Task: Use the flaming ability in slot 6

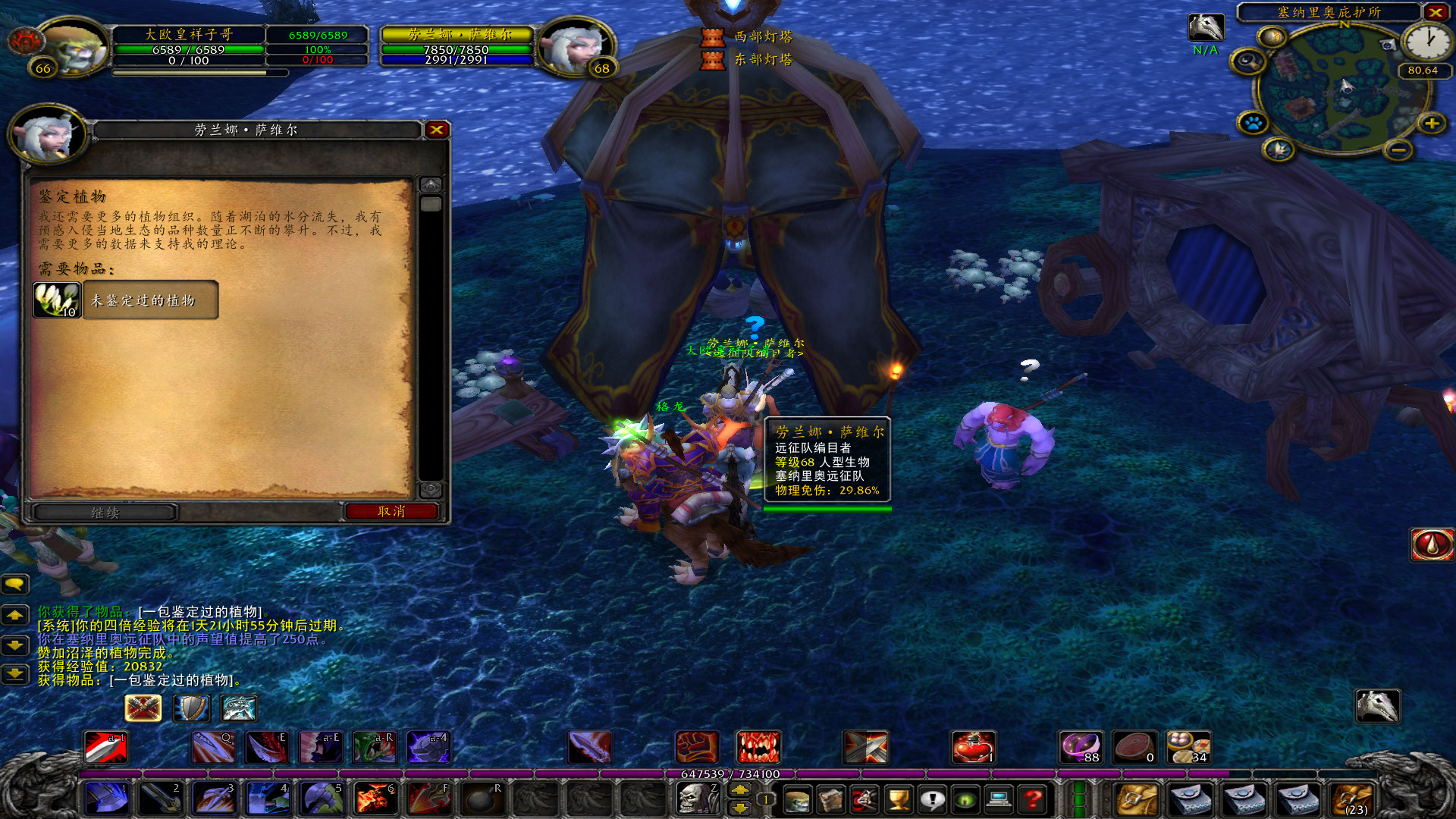Action: coord(375,799)
